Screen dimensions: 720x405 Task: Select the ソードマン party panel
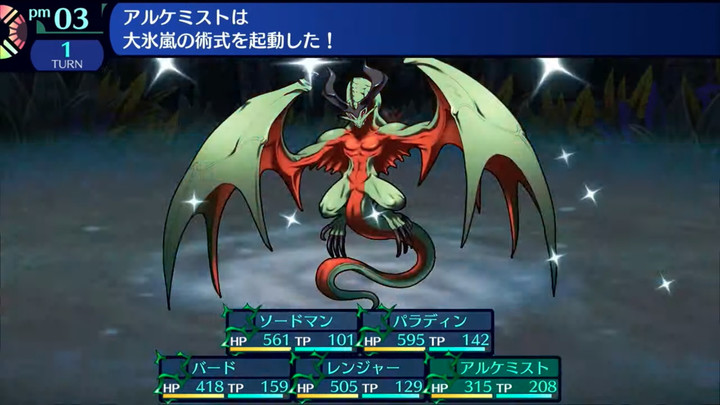(291, 331)
